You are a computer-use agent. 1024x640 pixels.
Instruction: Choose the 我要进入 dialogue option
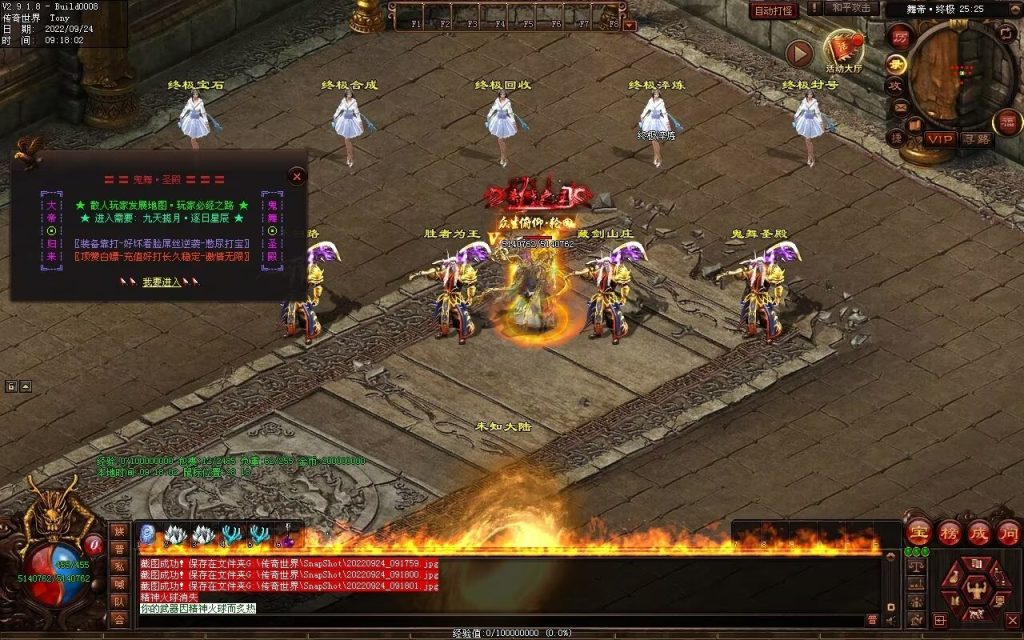(161, 282)
